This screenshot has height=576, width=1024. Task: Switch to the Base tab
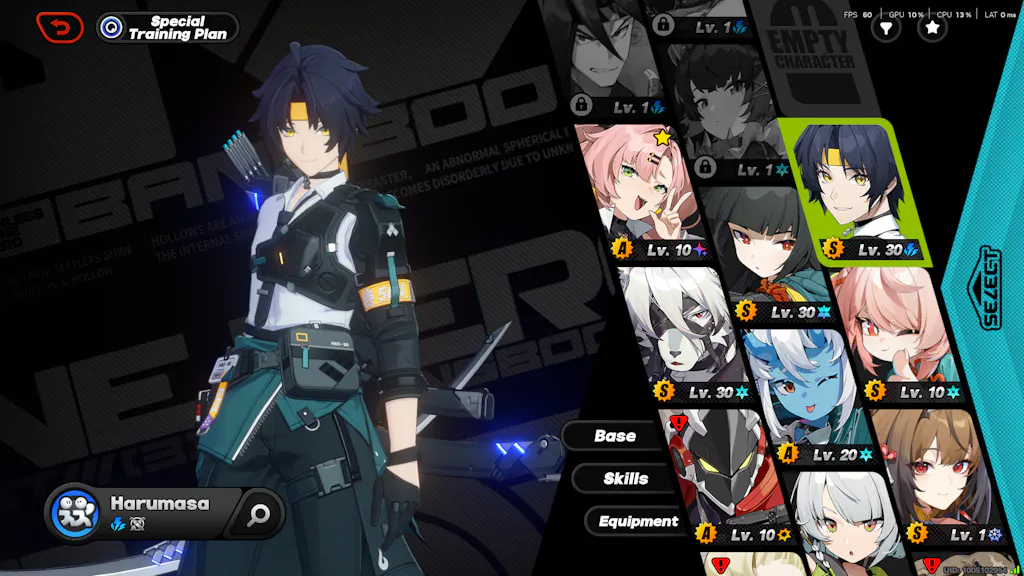coord(614,436)
